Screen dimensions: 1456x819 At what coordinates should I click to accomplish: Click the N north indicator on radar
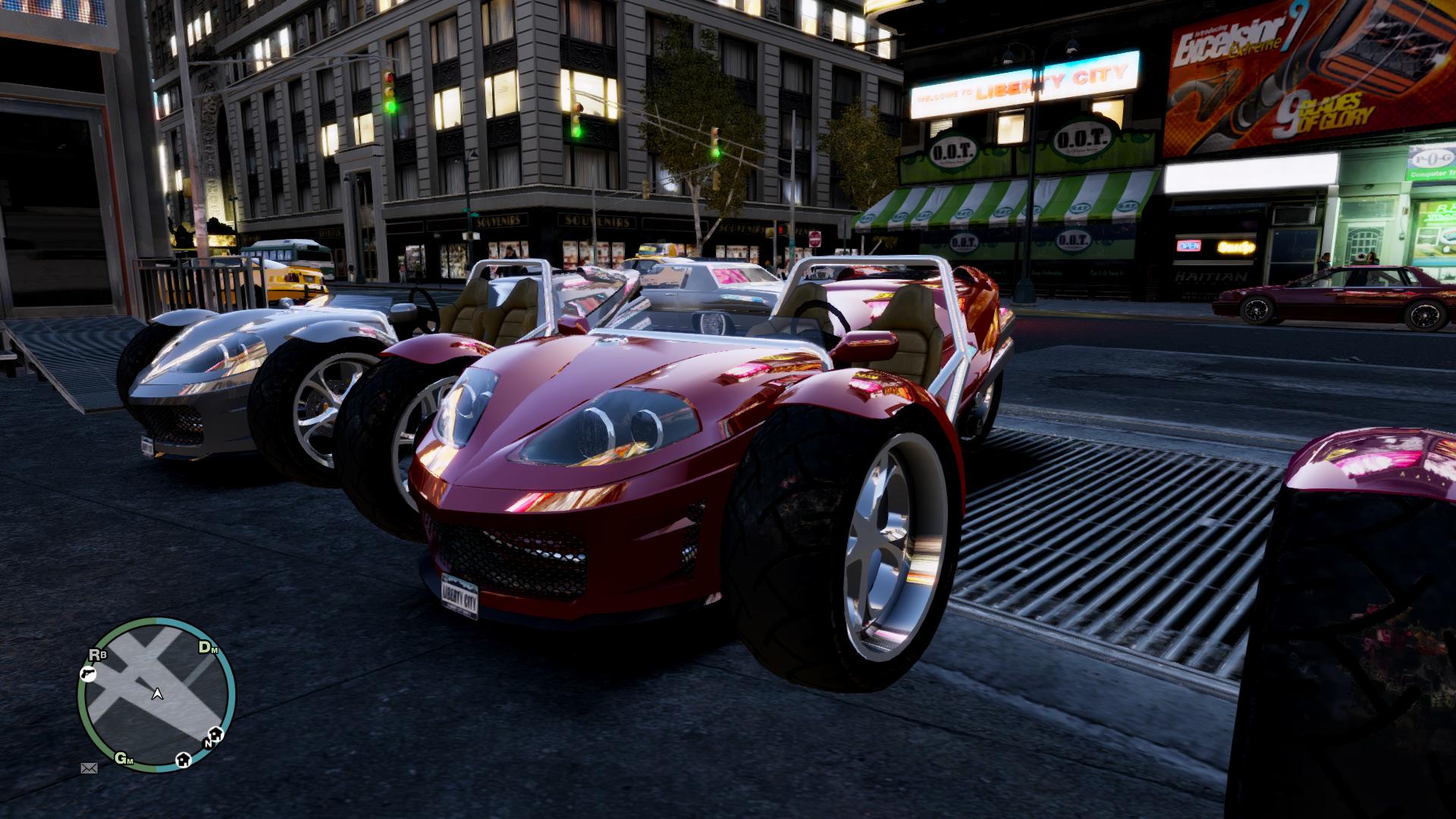pyautogui.click(x=207, y=744)
